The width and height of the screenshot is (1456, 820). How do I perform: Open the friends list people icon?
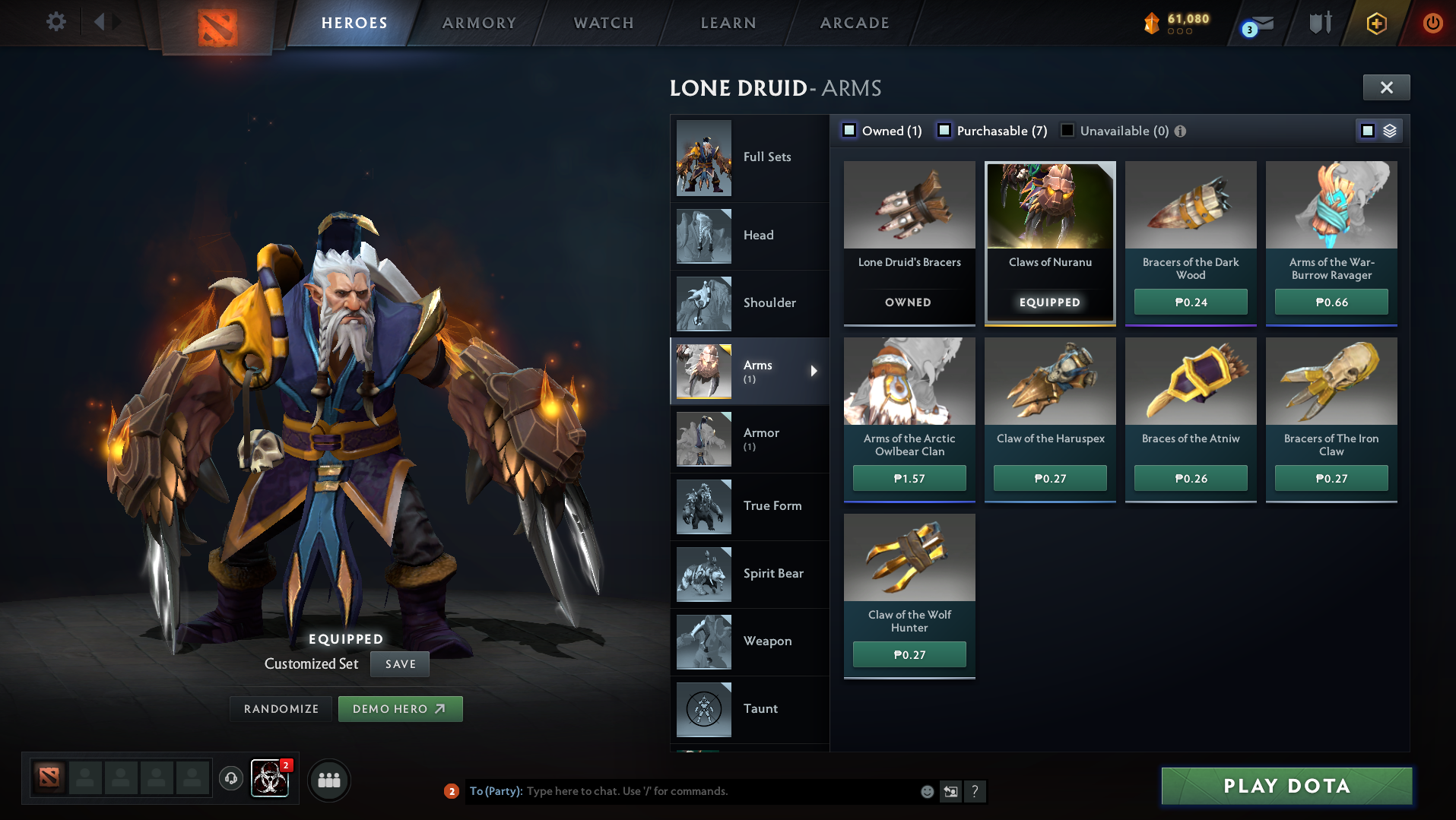[328, 780]
